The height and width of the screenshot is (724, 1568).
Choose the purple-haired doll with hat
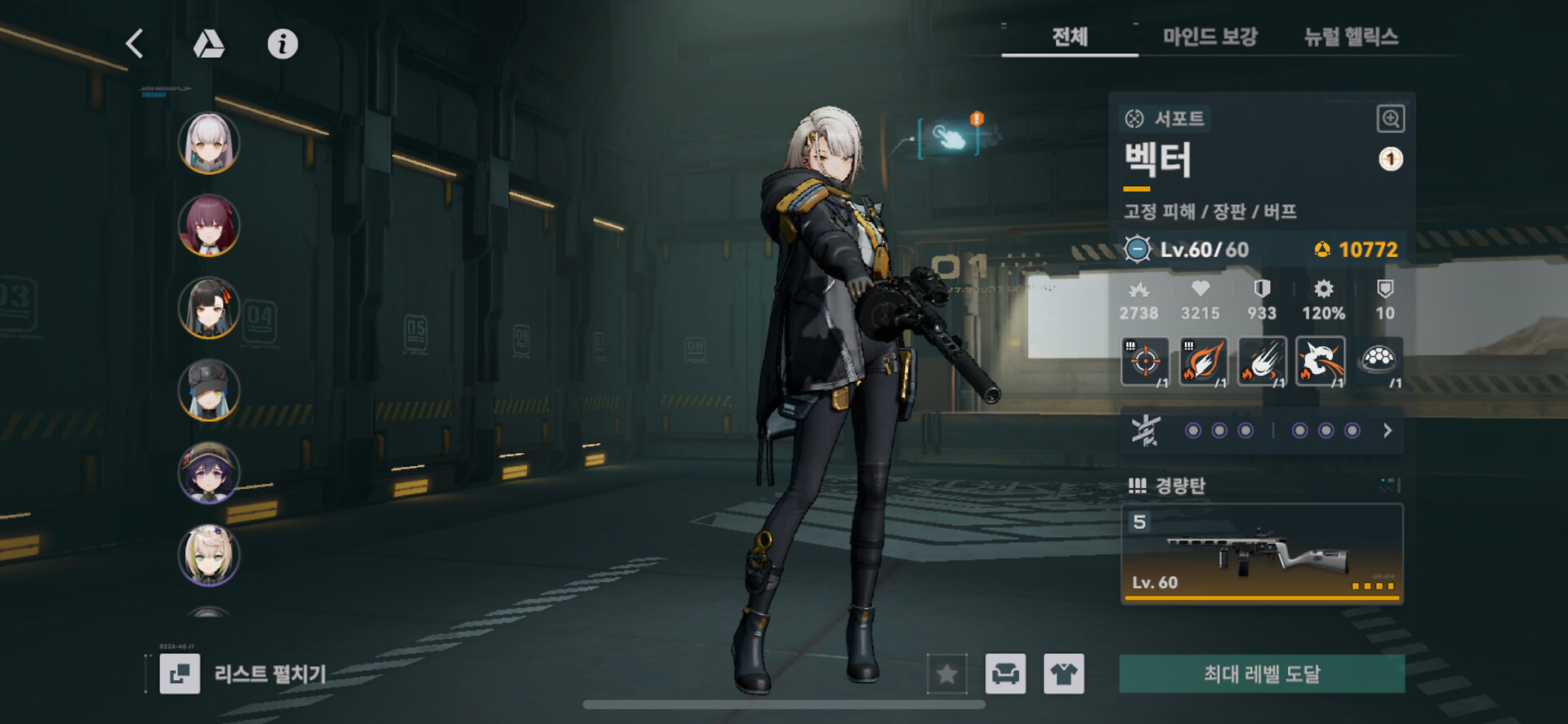coord(209,473)
